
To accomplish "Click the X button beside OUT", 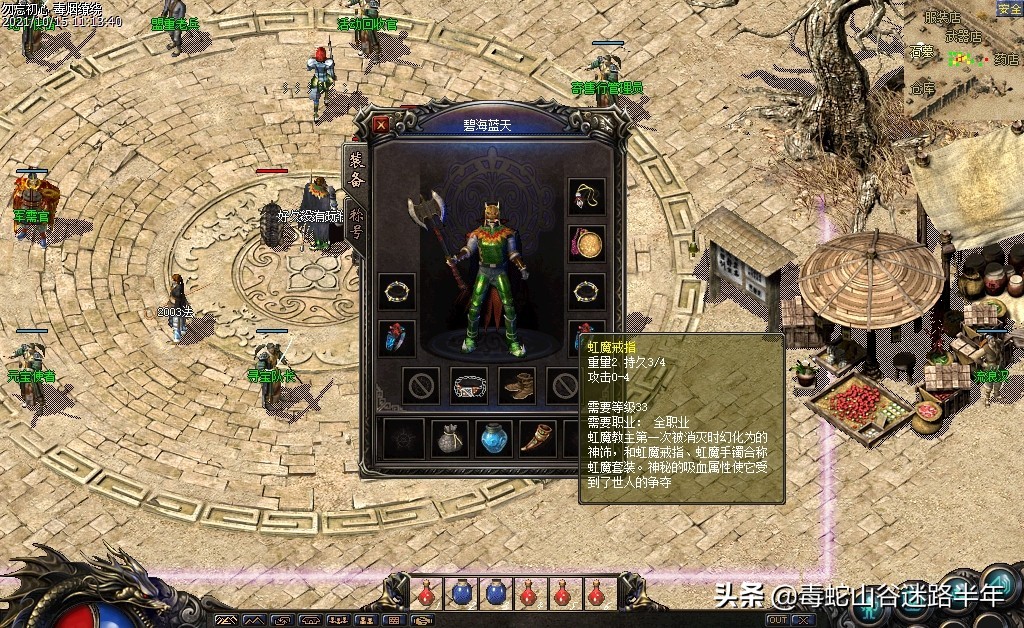I will pyautogui.click(x=803, y=620).
